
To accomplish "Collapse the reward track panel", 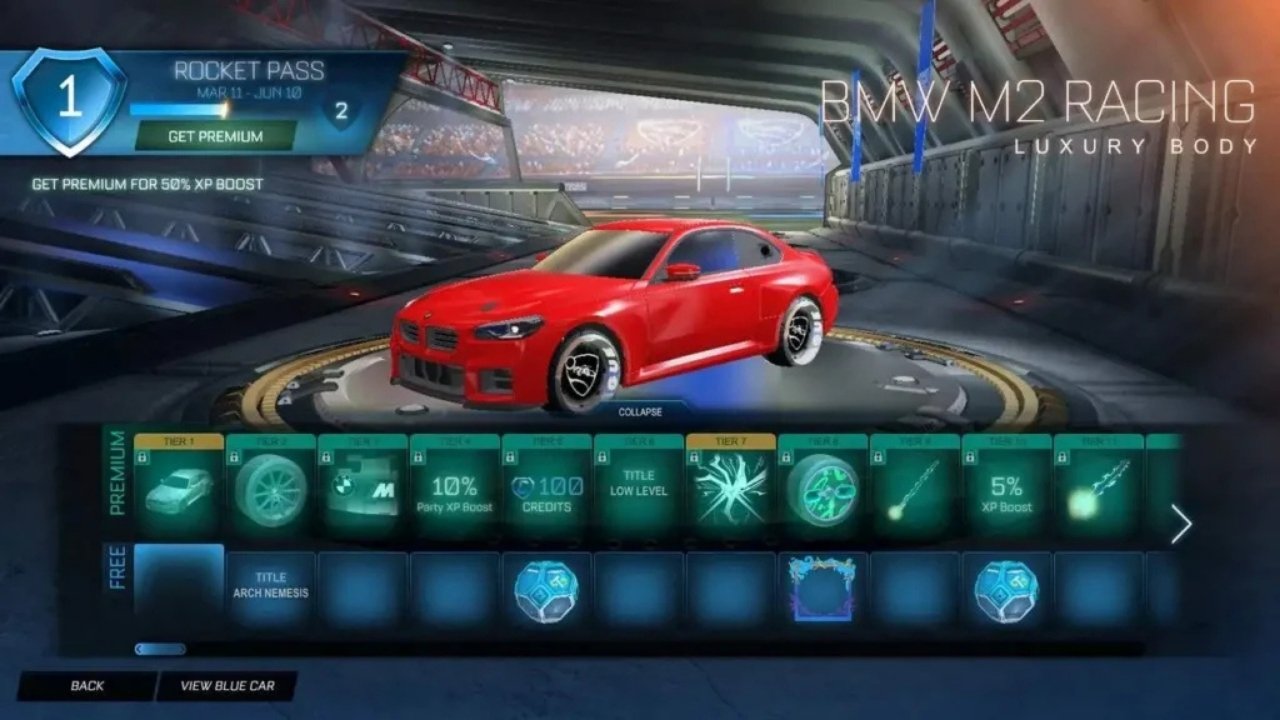I will (640, 411).
